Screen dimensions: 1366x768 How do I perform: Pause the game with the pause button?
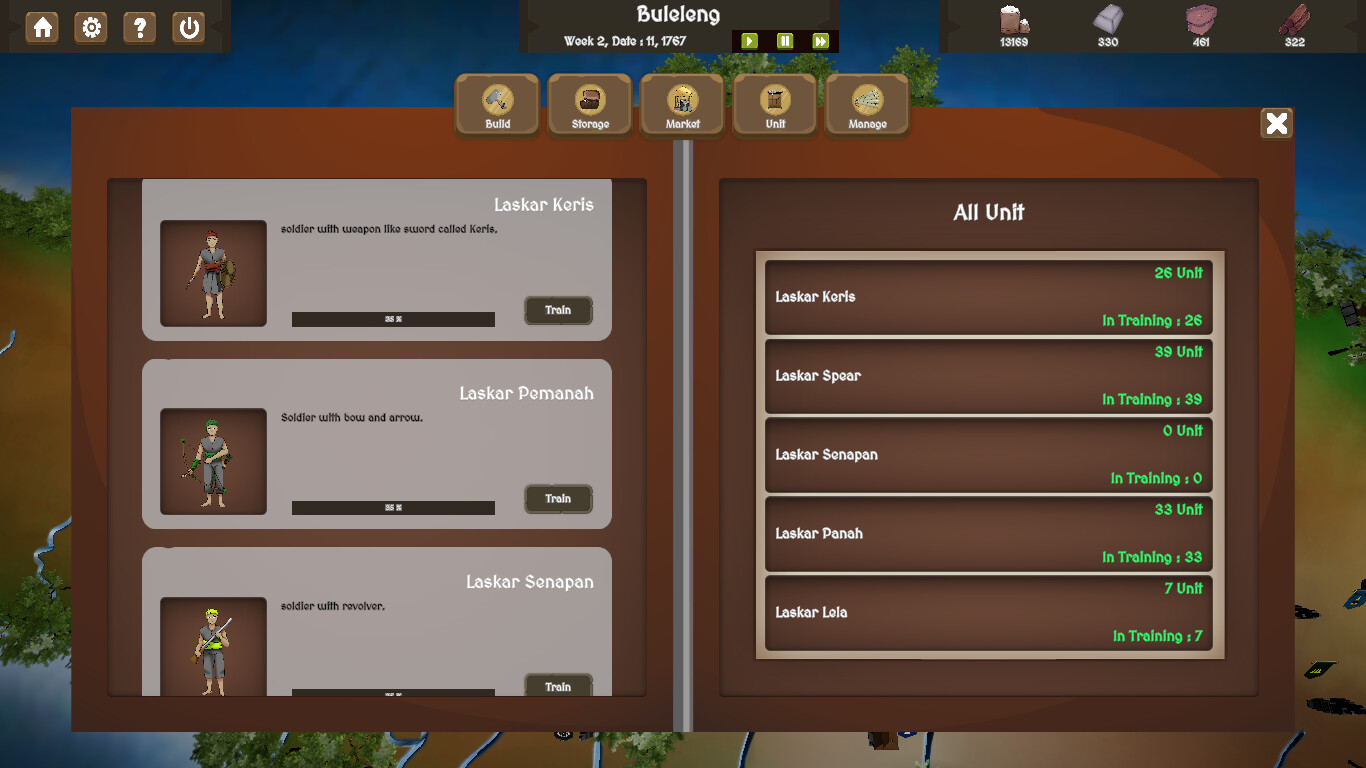click(784, 40)
